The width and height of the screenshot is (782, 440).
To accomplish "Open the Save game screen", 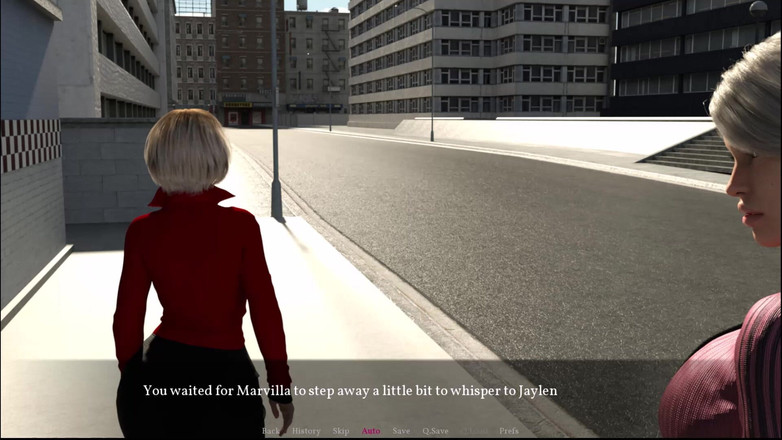I will coord(401,431).
